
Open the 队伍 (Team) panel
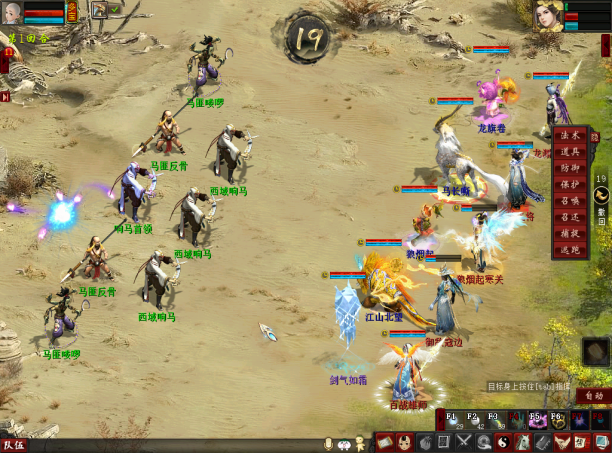click(x=14, y=445)
